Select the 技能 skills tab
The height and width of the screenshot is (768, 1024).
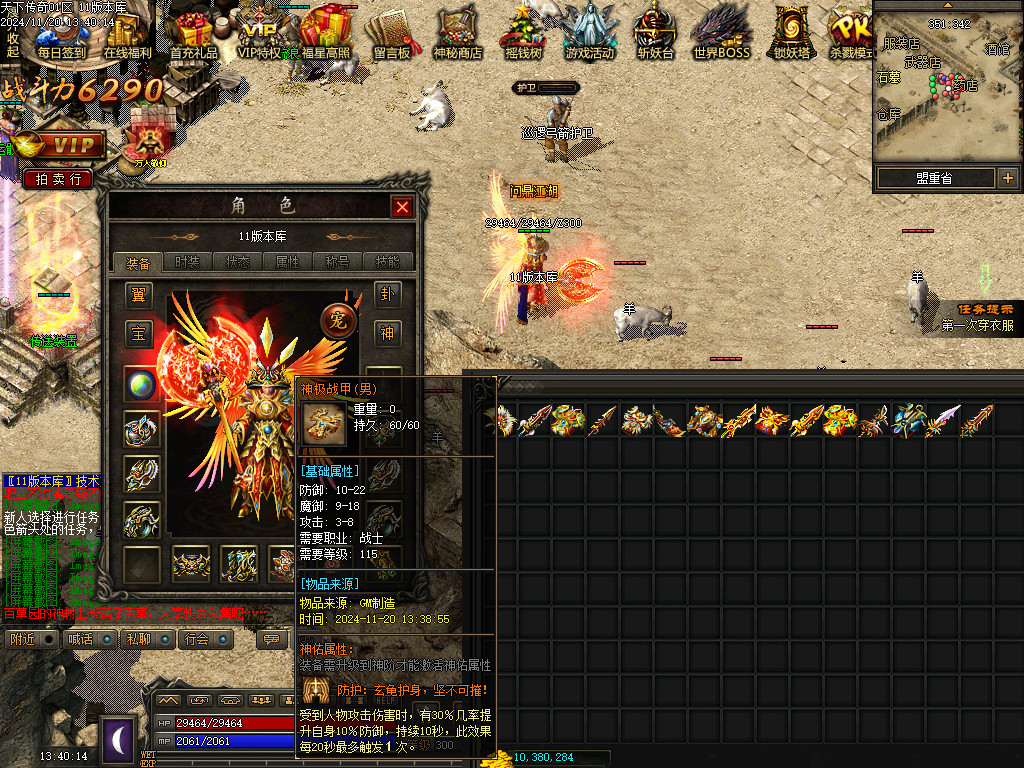[x=387, y=262]
